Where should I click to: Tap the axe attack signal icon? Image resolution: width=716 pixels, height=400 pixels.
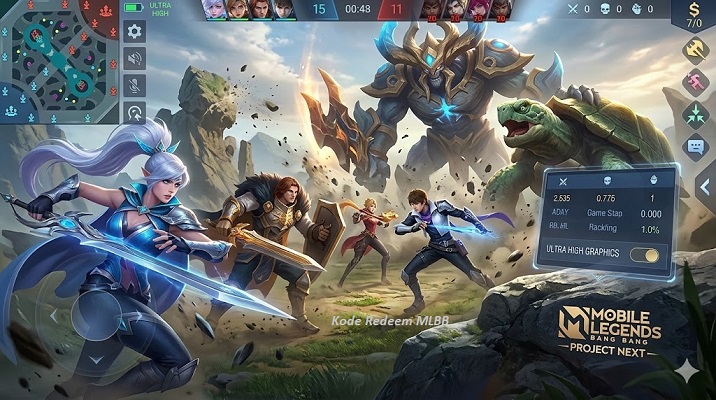695,49
